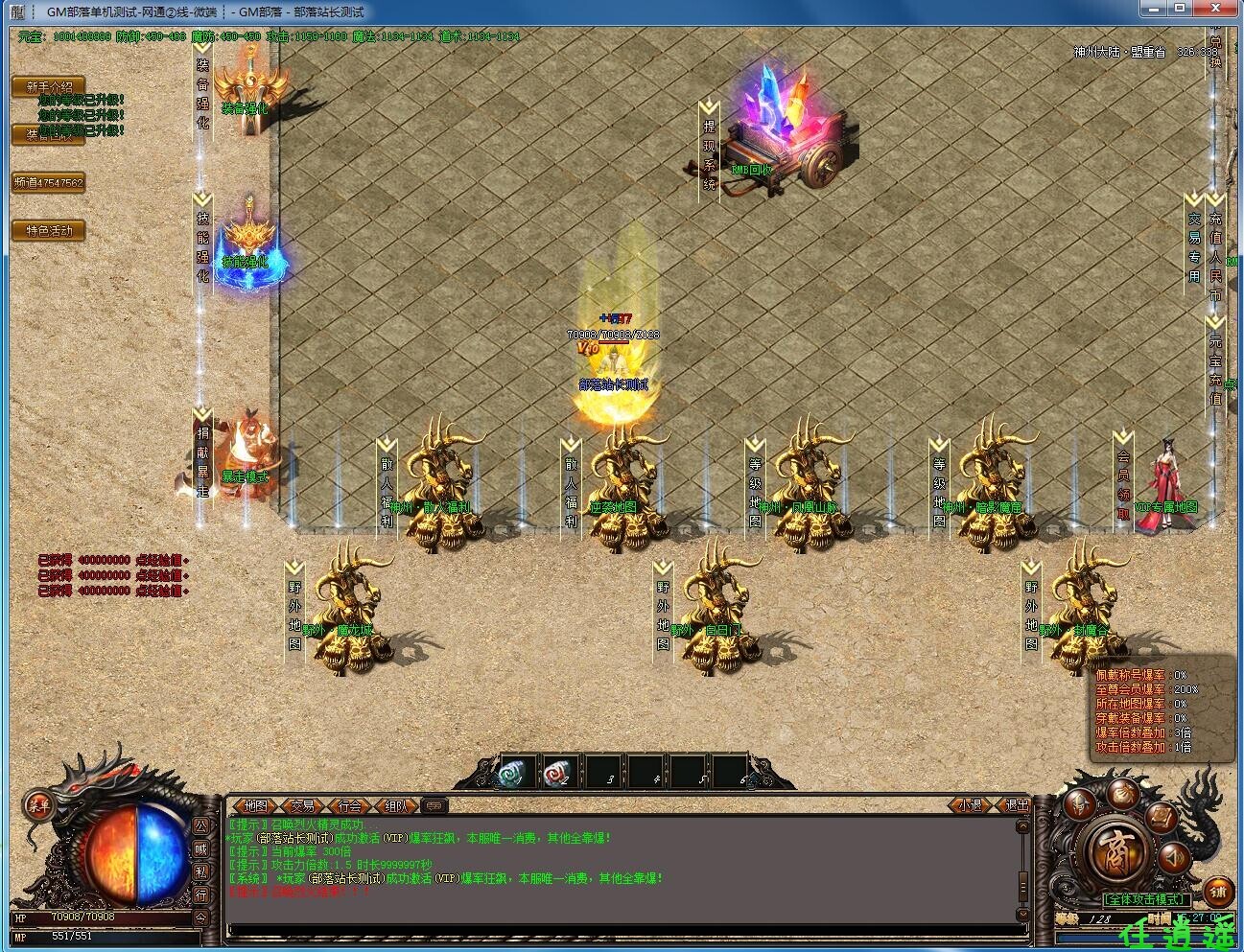The height and width of the screenshot is (952, 1244).
Task: Open the 商 shop orb button
Action: pyautogui.click(x=1115, y=852)
